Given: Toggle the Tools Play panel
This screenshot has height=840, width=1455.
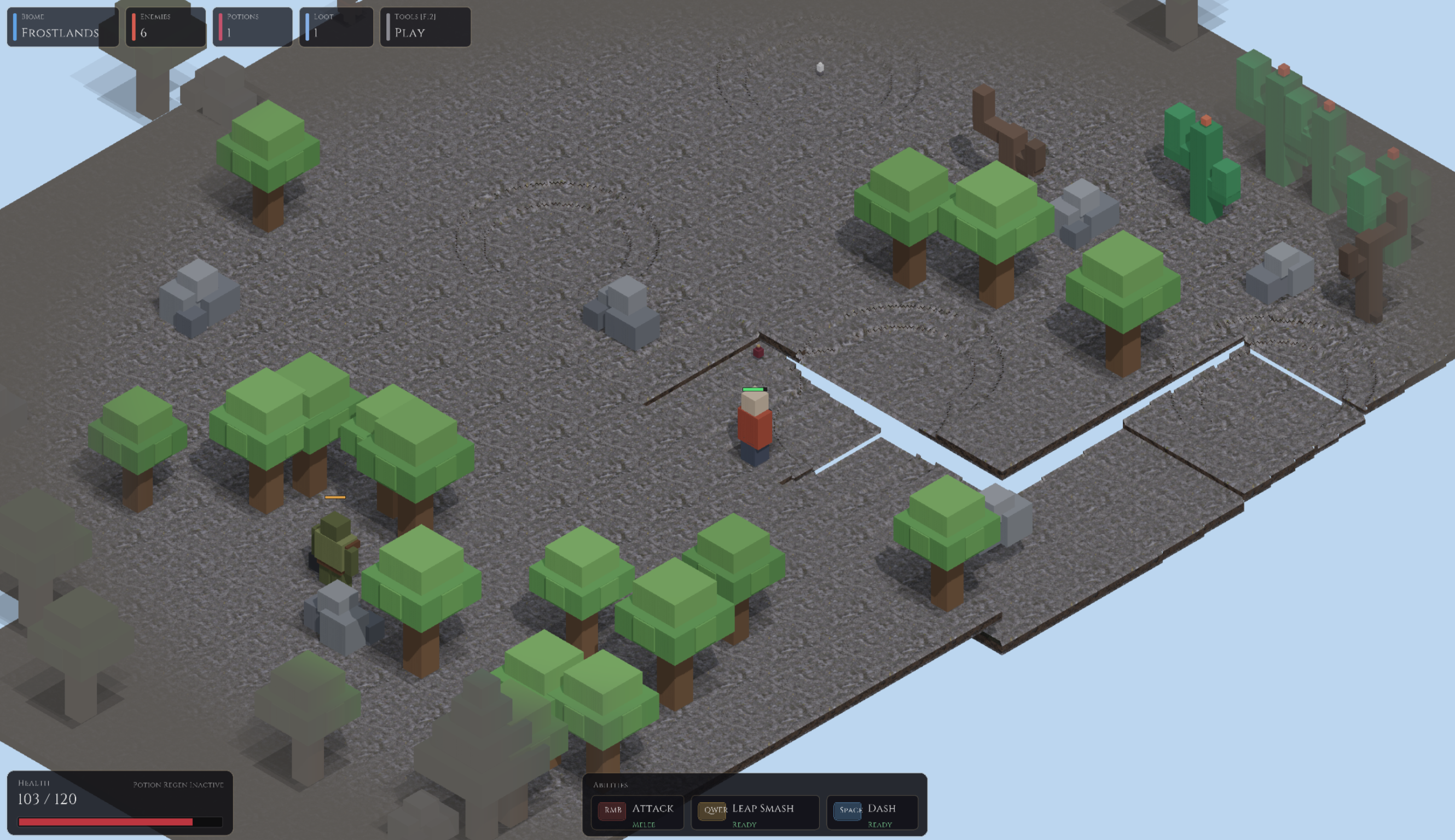Looking at the screenshot, I should pos(425,26).
